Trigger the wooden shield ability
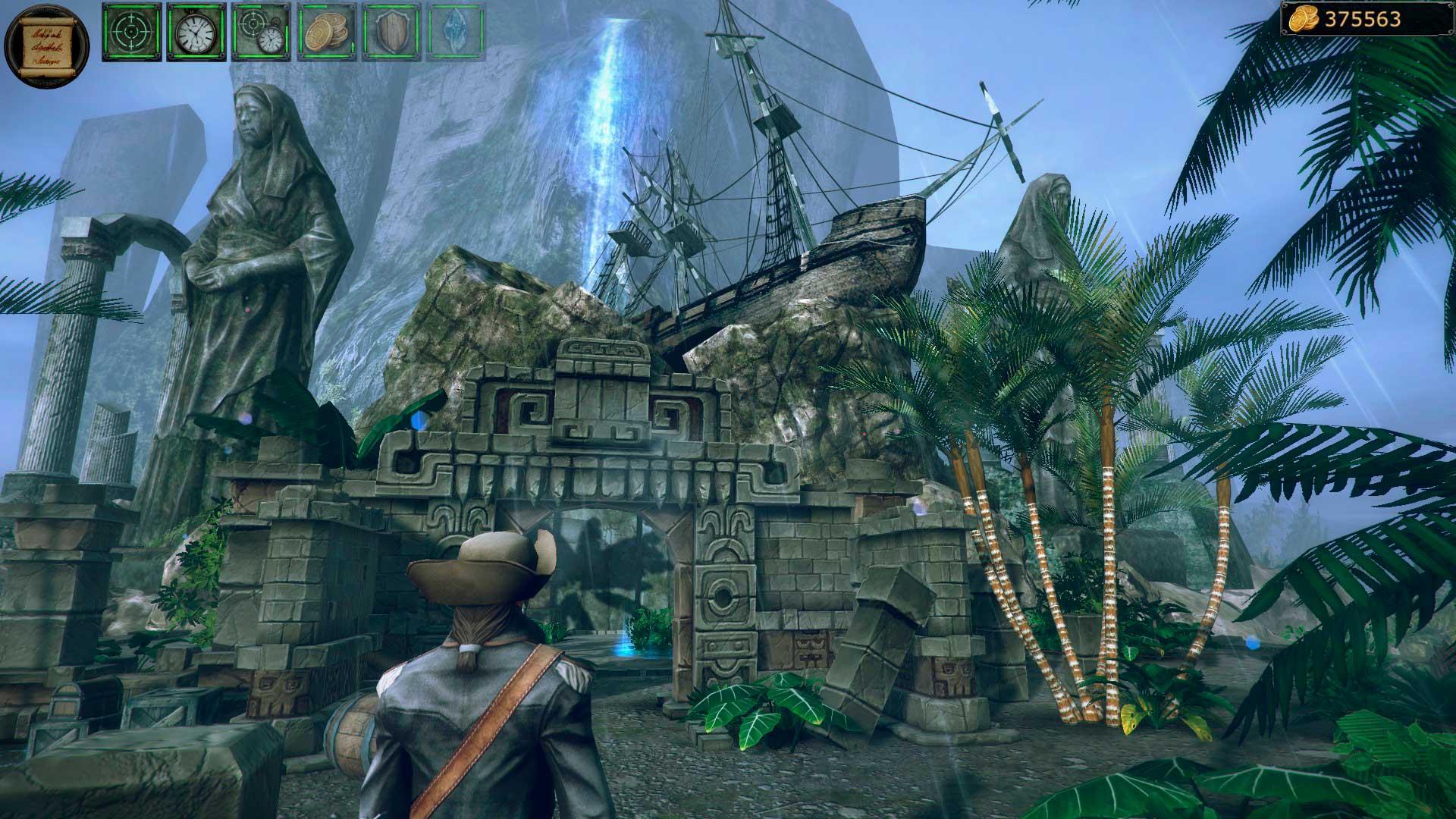 coord(392,32)
